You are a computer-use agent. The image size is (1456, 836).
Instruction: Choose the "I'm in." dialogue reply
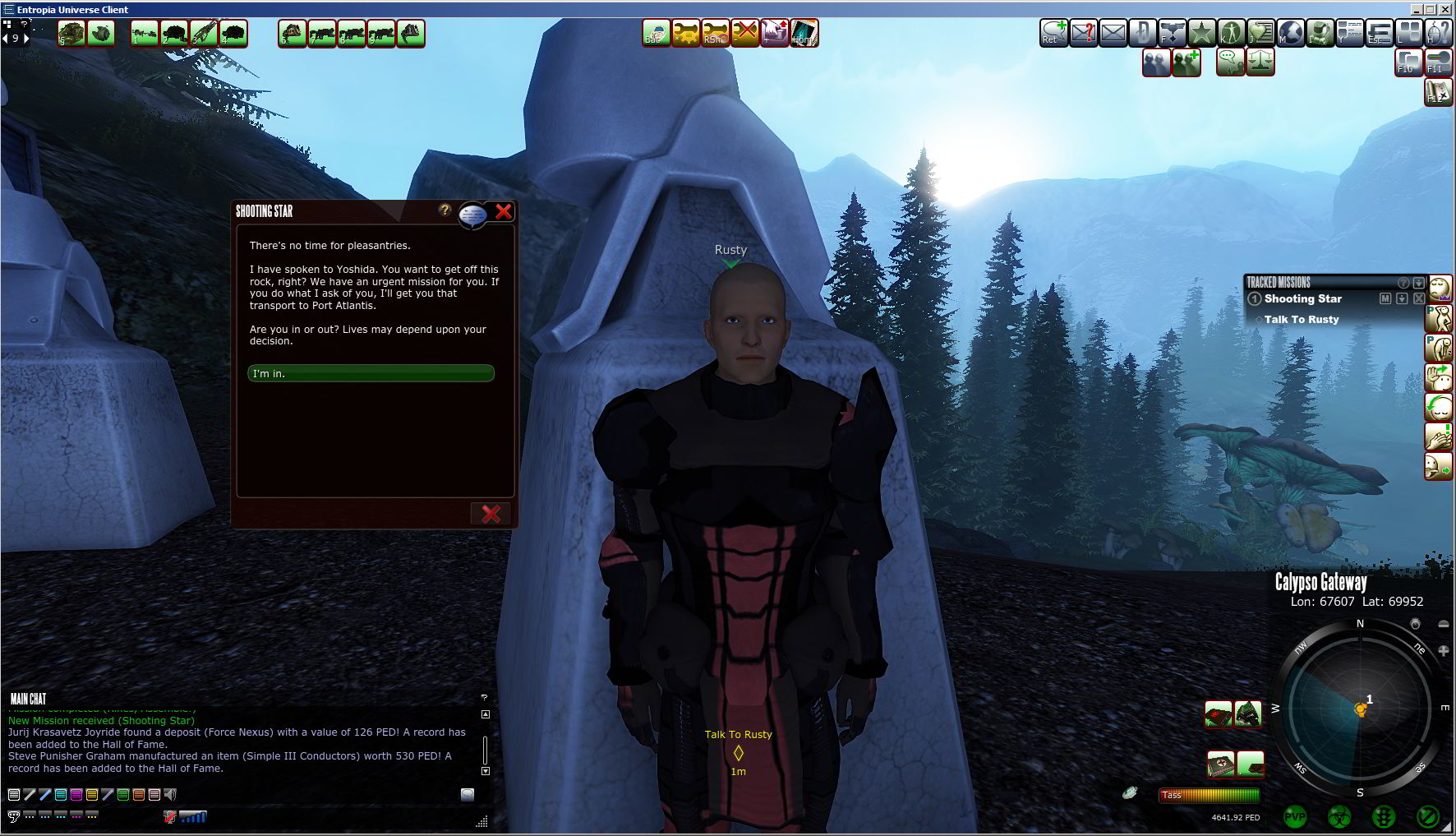coord(371,373)
